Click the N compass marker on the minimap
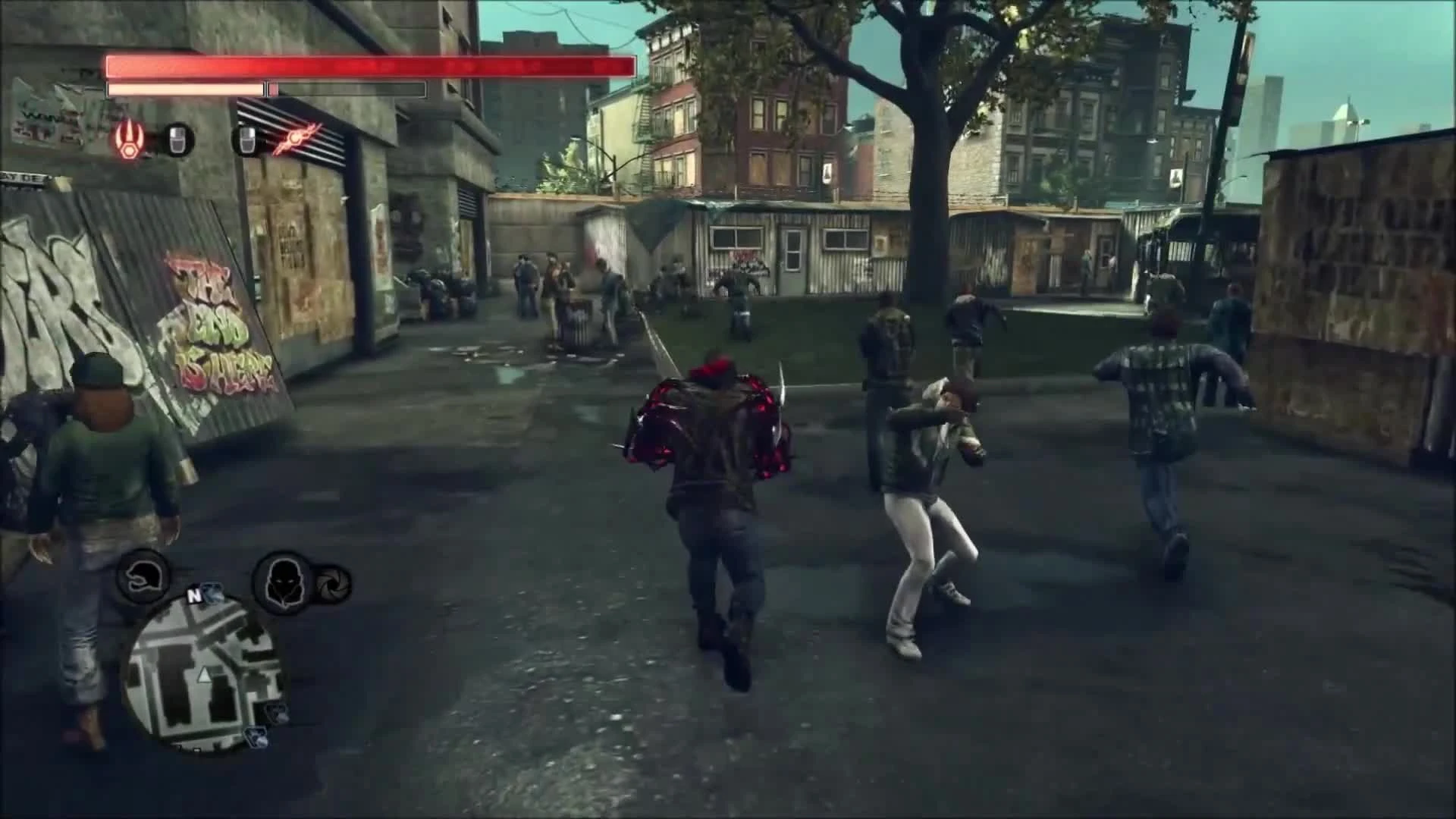Image resolution: width=1456 pixels, height=819 pixels. [x=195, y=595]
